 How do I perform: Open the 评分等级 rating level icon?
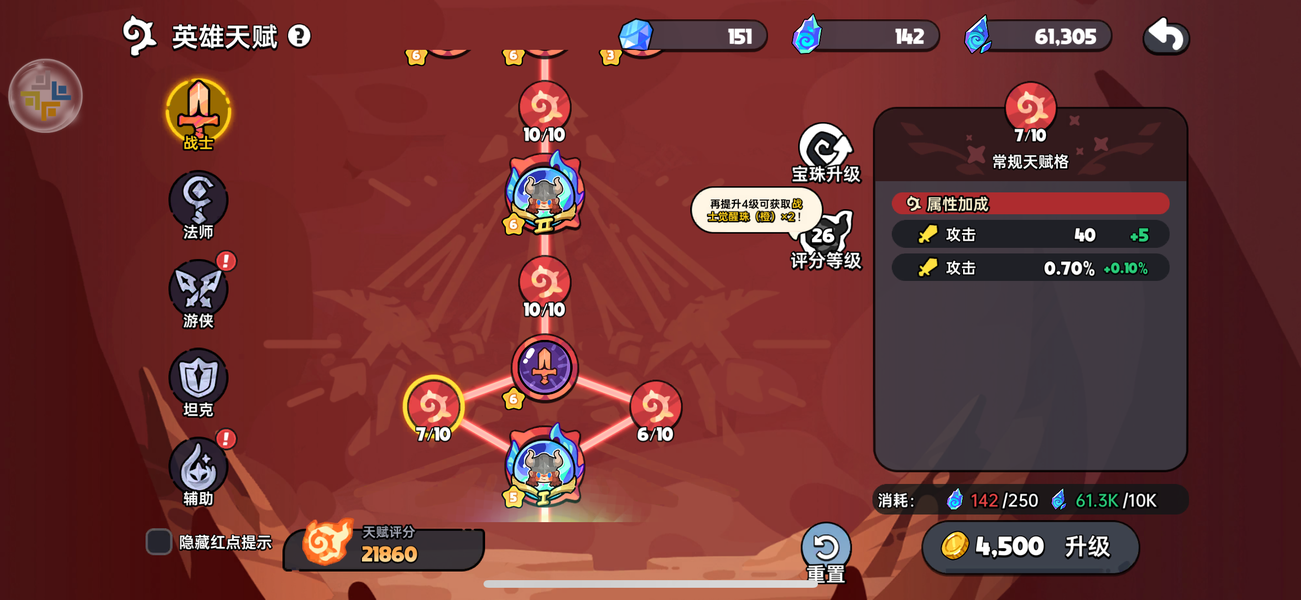824,238
